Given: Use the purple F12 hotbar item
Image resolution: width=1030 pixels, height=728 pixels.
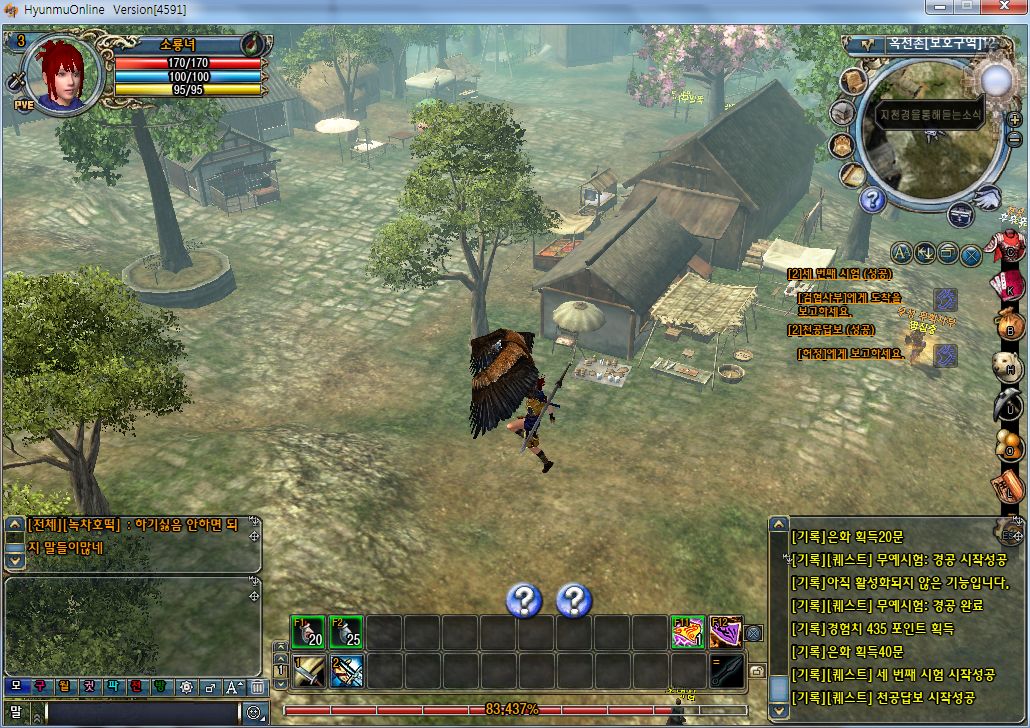Looking at the screenshot, I should (726, 632).
